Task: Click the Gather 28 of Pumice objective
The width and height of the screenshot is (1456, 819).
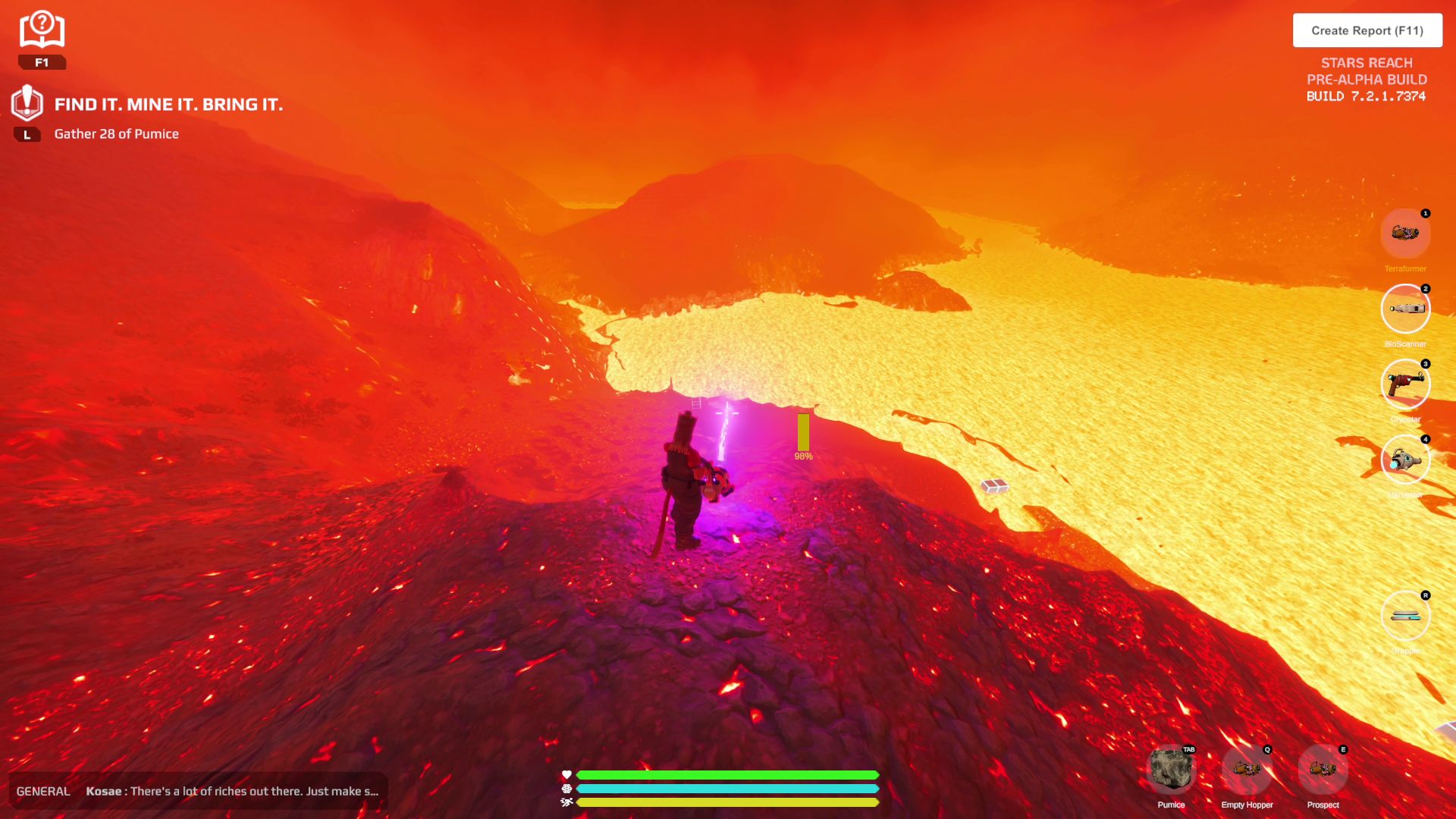Action: pos(116,133)
